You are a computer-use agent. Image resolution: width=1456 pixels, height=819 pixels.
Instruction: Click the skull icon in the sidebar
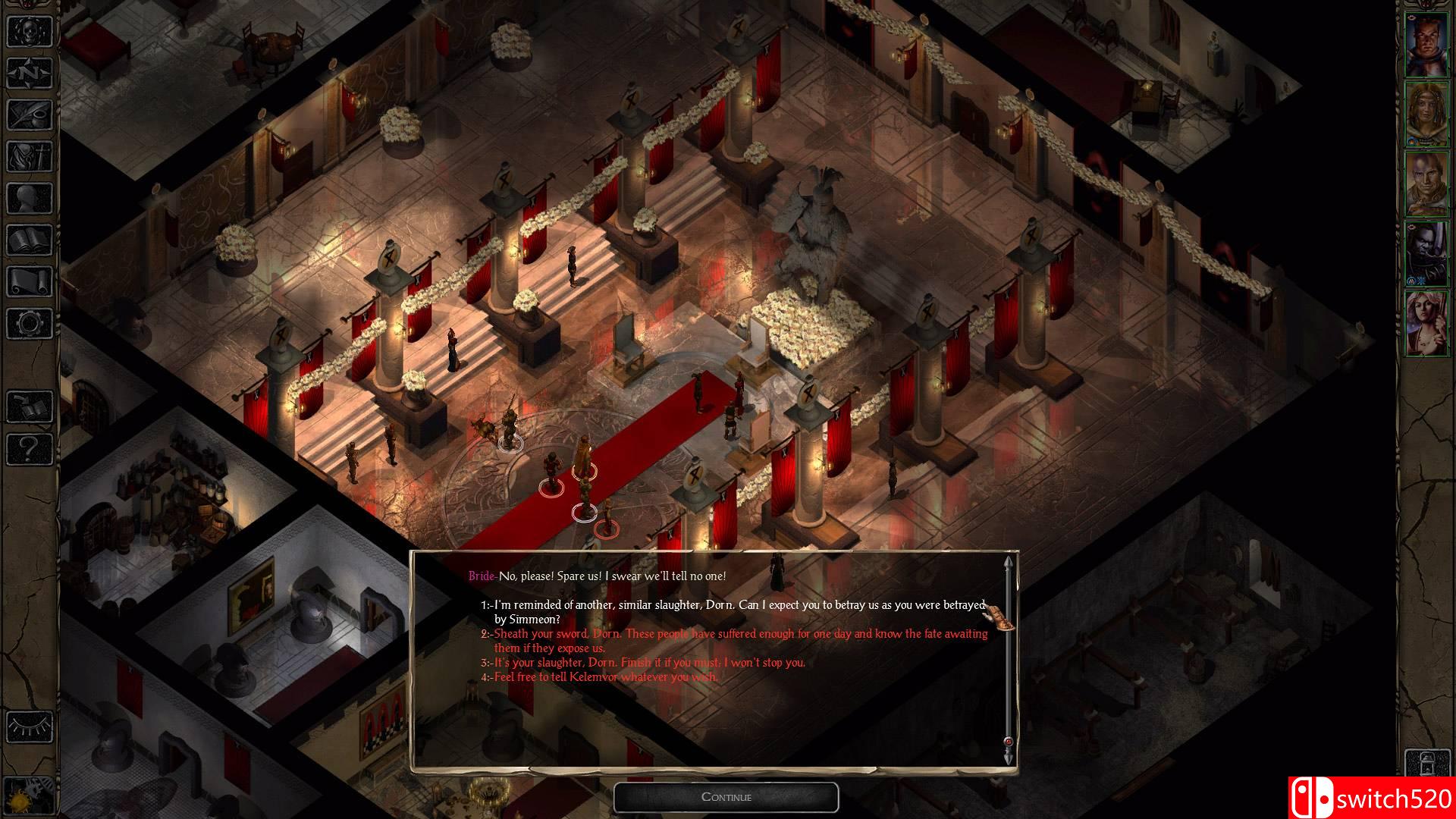30,32
